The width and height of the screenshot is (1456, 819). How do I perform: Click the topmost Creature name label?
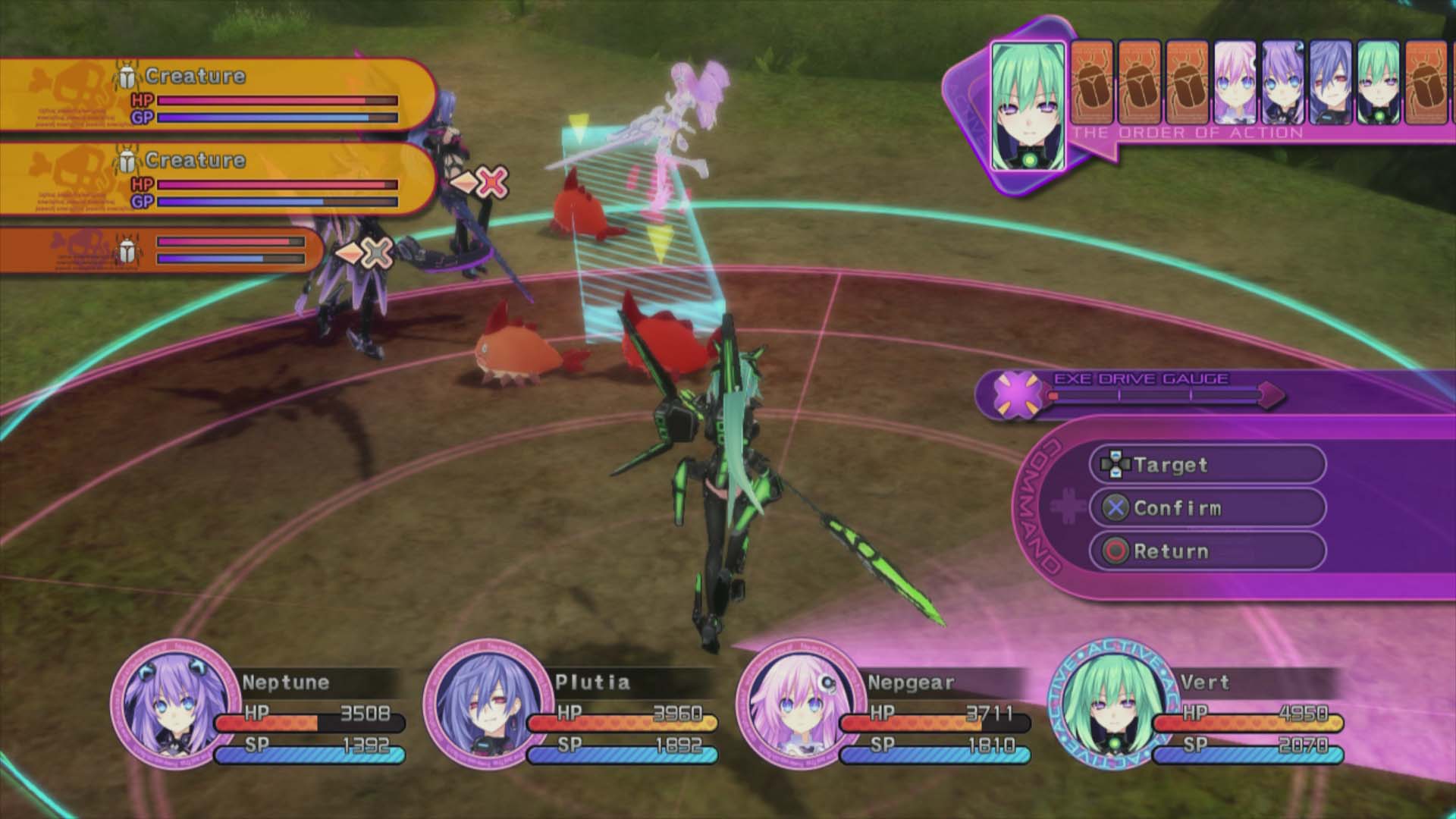tap(196, 75)
